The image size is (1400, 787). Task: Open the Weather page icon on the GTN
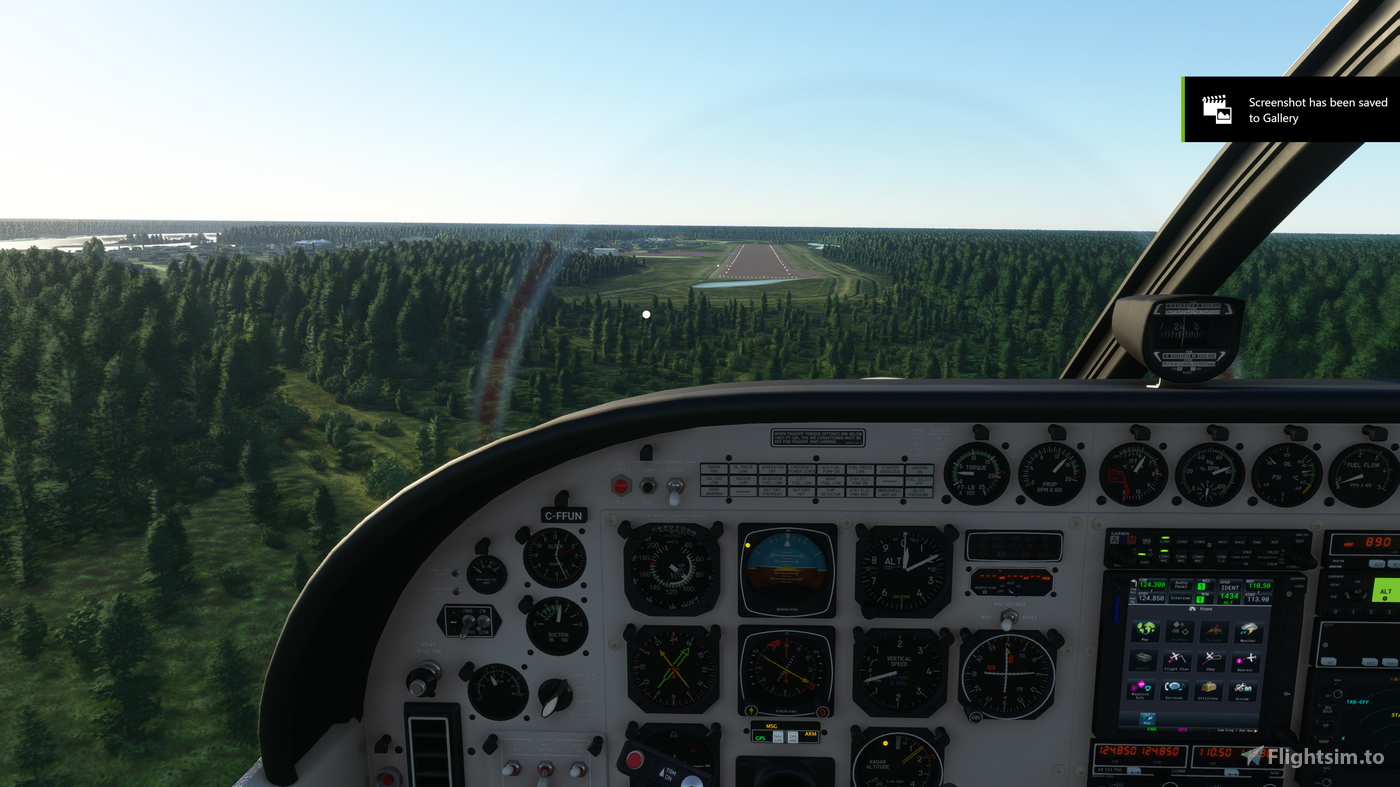click(1249, 632)
